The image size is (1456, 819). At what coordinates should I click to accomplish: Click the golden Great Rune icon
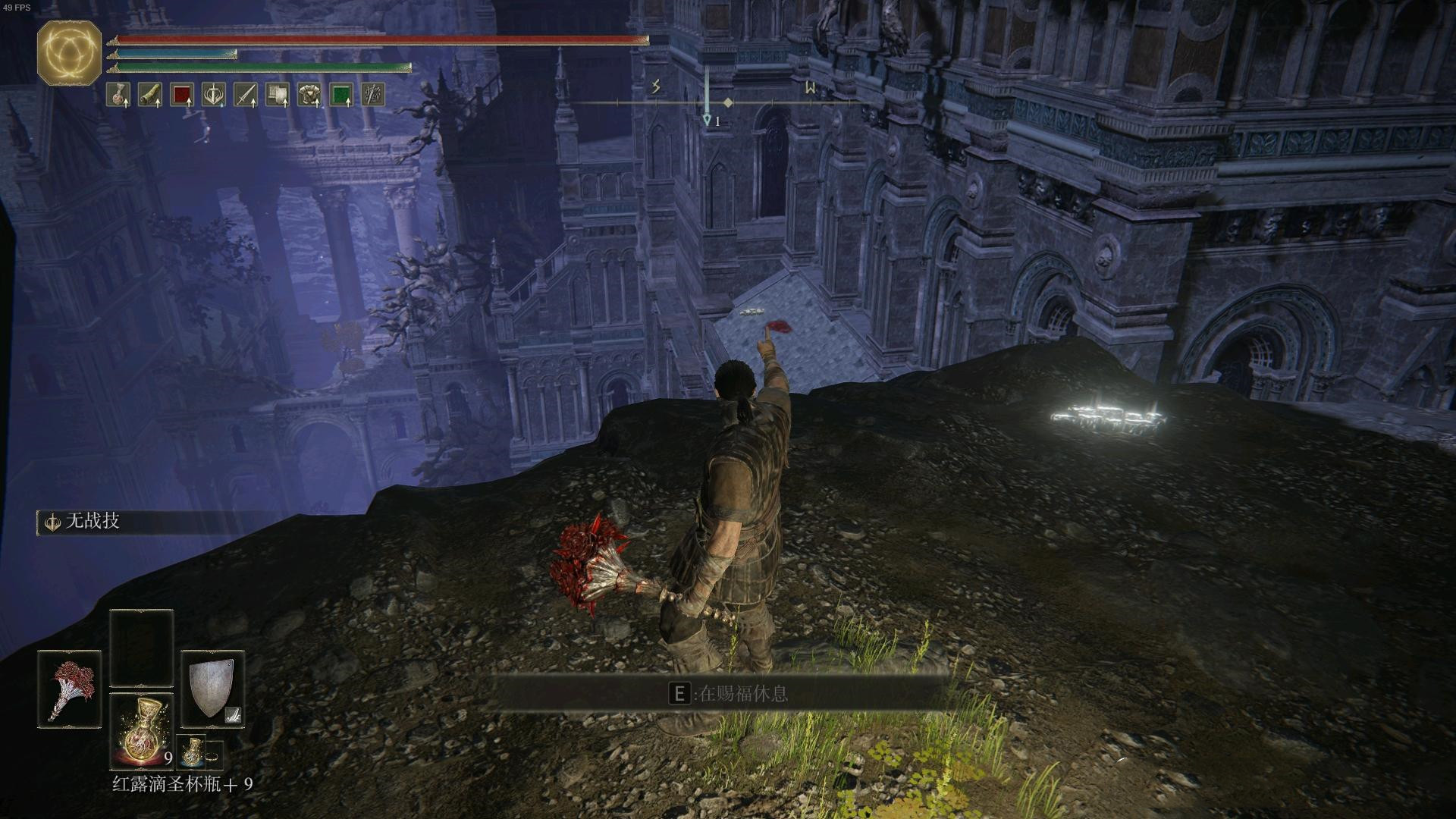click(69, 52)
